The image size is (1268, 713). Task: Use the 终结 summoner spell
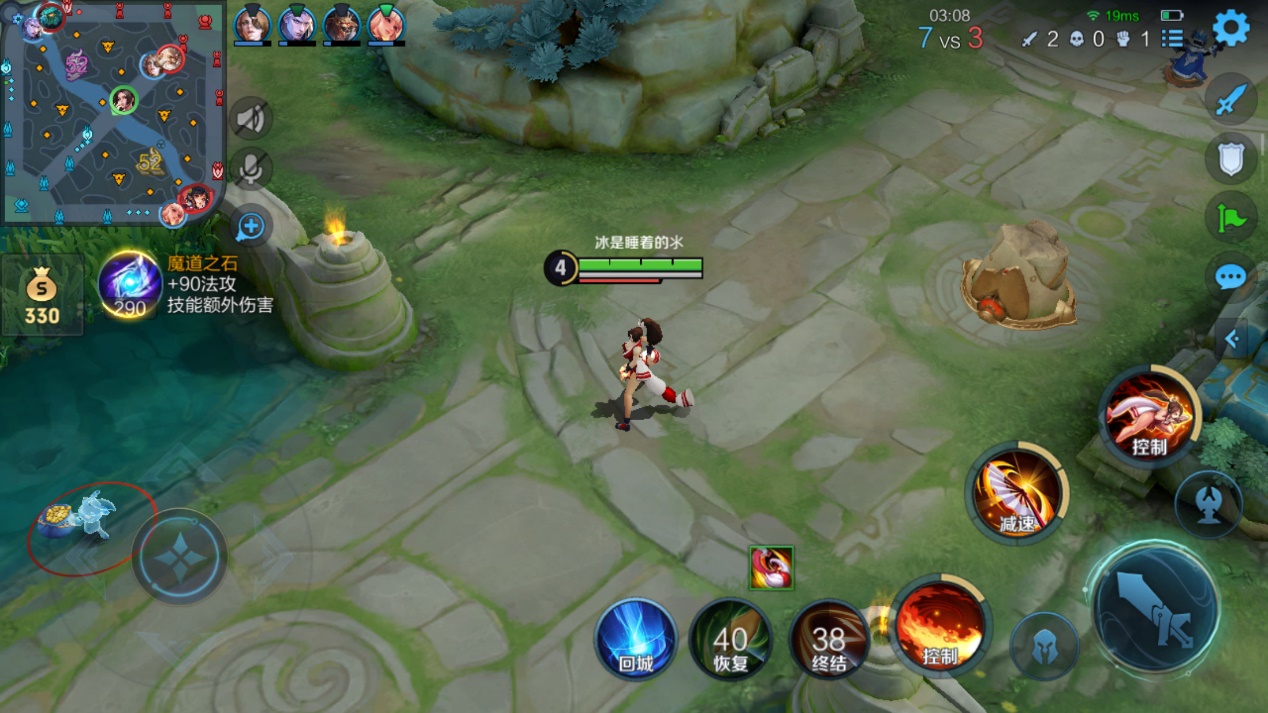coord(829,638)
